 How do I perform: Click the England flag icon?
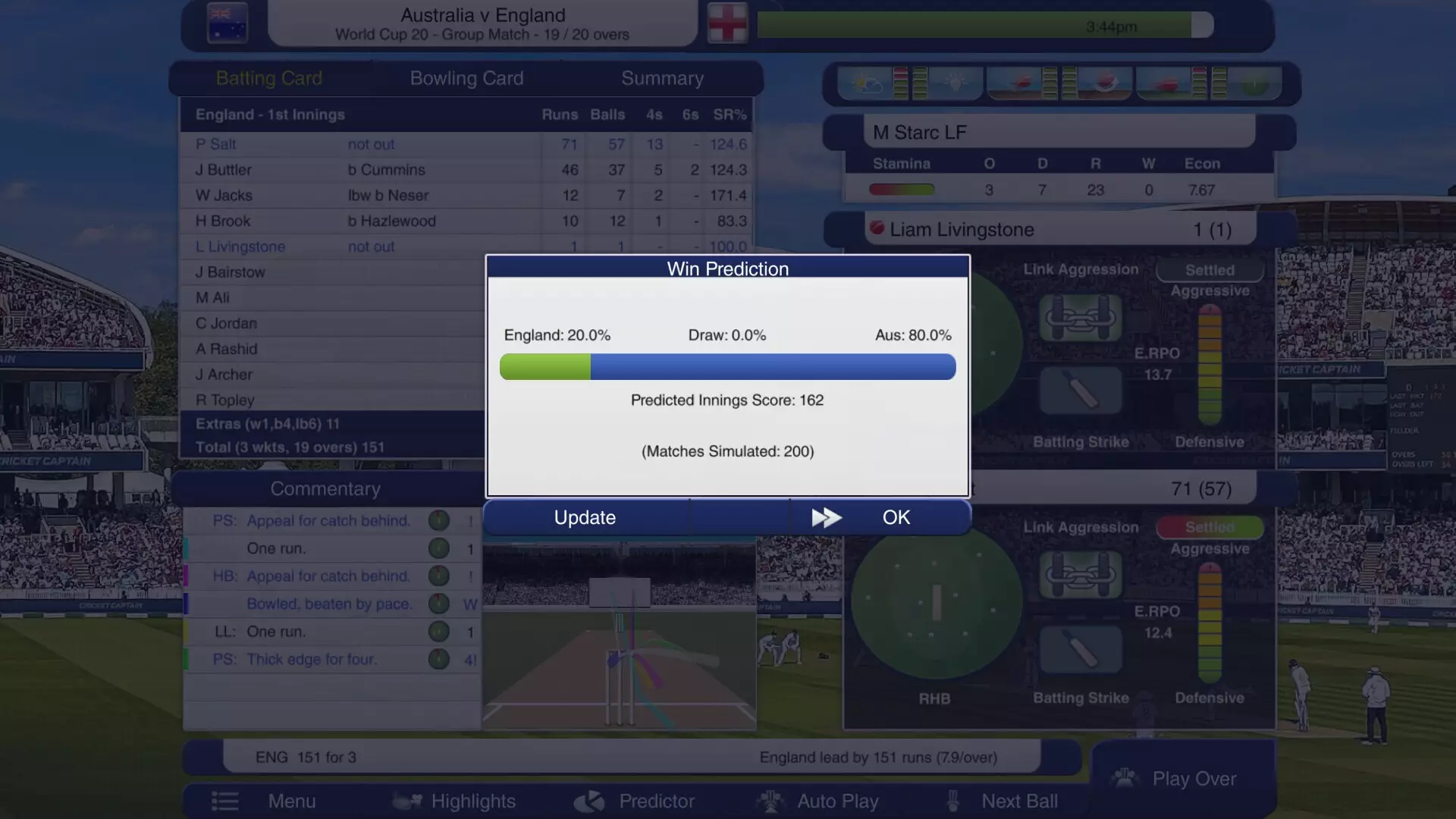[726, 24]
